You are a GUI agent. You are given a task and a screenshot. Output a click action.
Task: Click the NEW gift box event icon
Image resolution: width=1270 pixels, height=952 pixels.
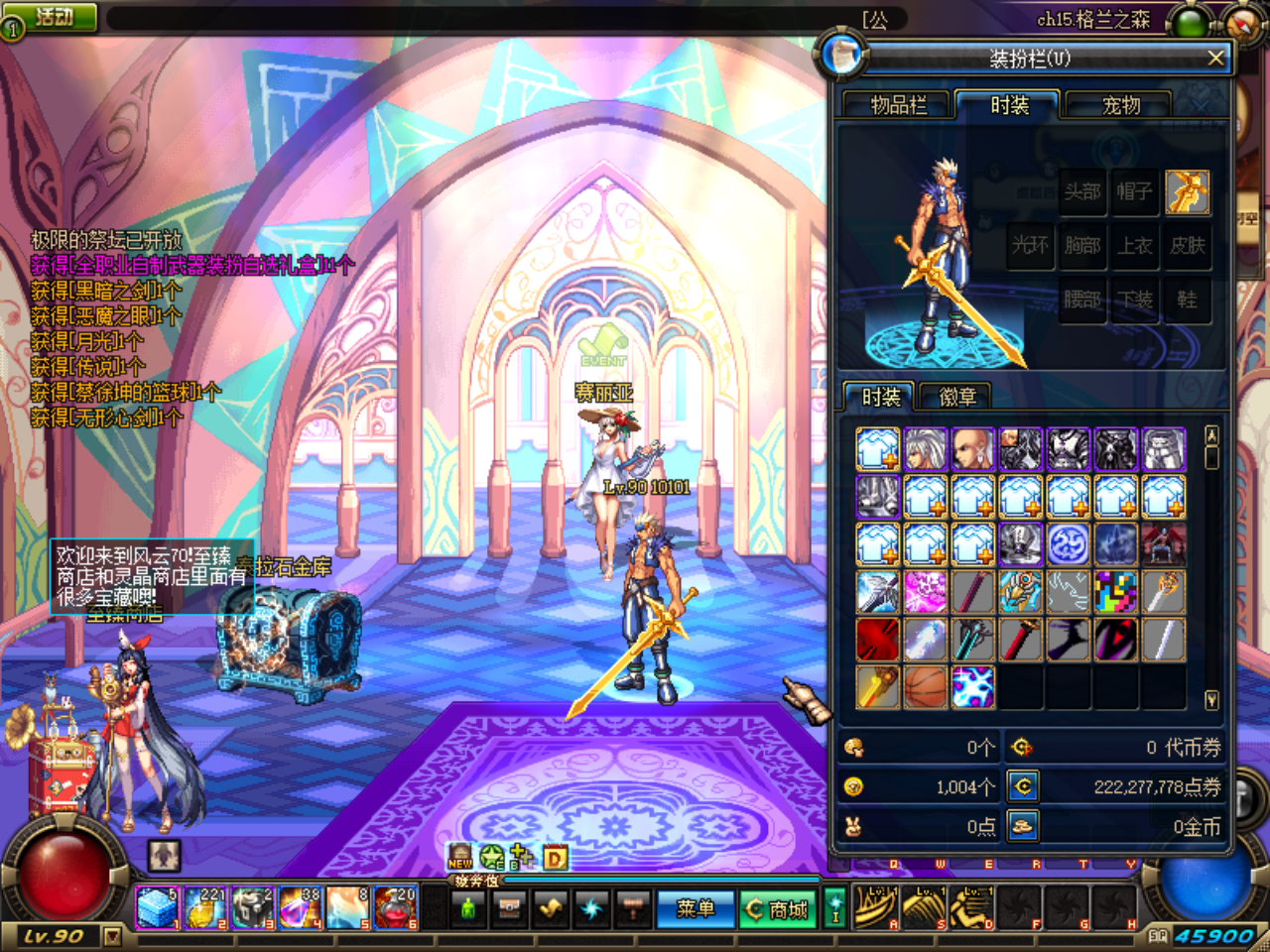(x=458, y=855)
